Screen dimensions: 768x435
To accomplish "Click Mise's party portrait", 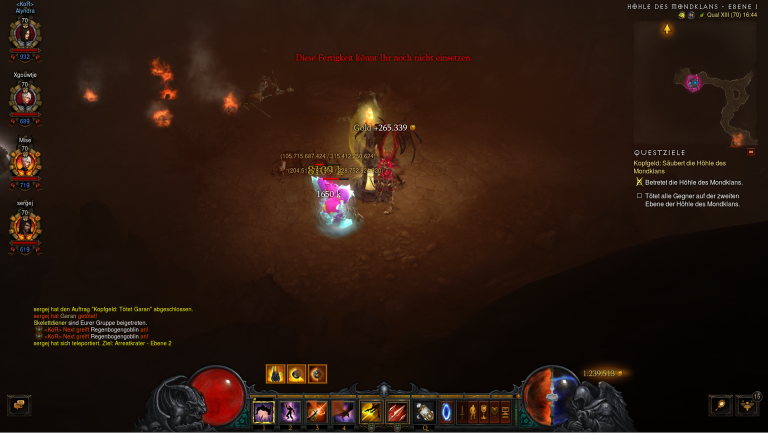I will pos(25,161).
